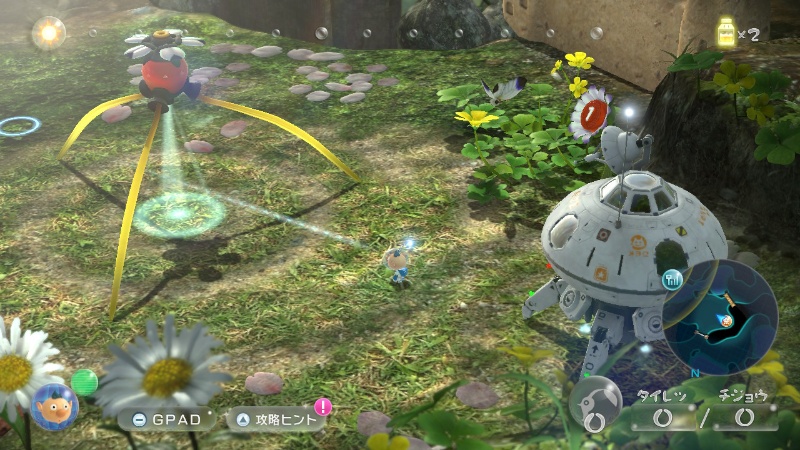This screenshot has height=450, width=800.
Task: Click the pink exclamation notification badge
Action: (323, 406)
